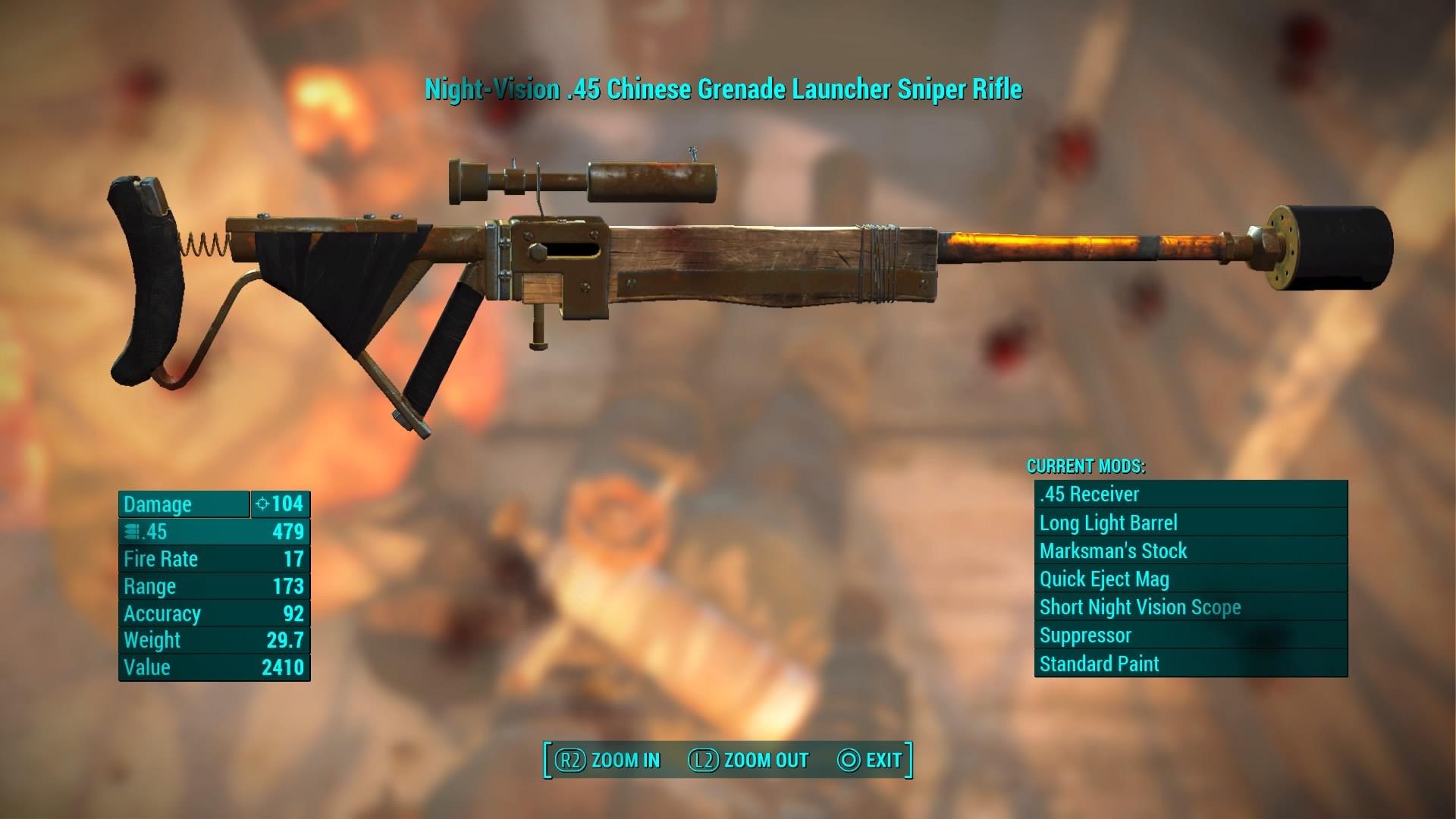Highlight the Marksman's Stock mod row
The height and width of the screenshot is (819, 1456).
[1191, 551]
